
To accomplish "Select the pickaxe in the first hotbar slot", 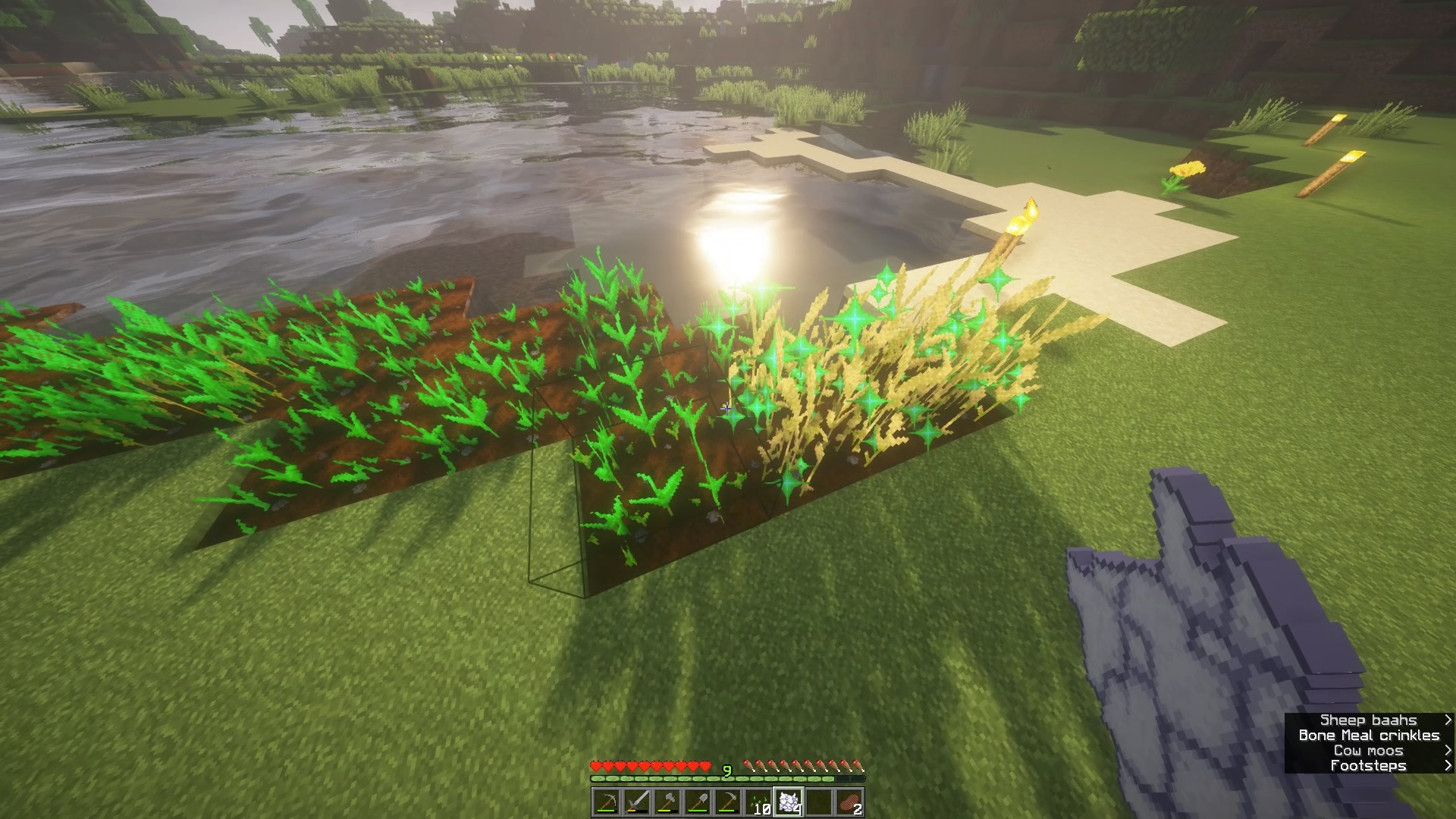I will click(x=607, y=802).
